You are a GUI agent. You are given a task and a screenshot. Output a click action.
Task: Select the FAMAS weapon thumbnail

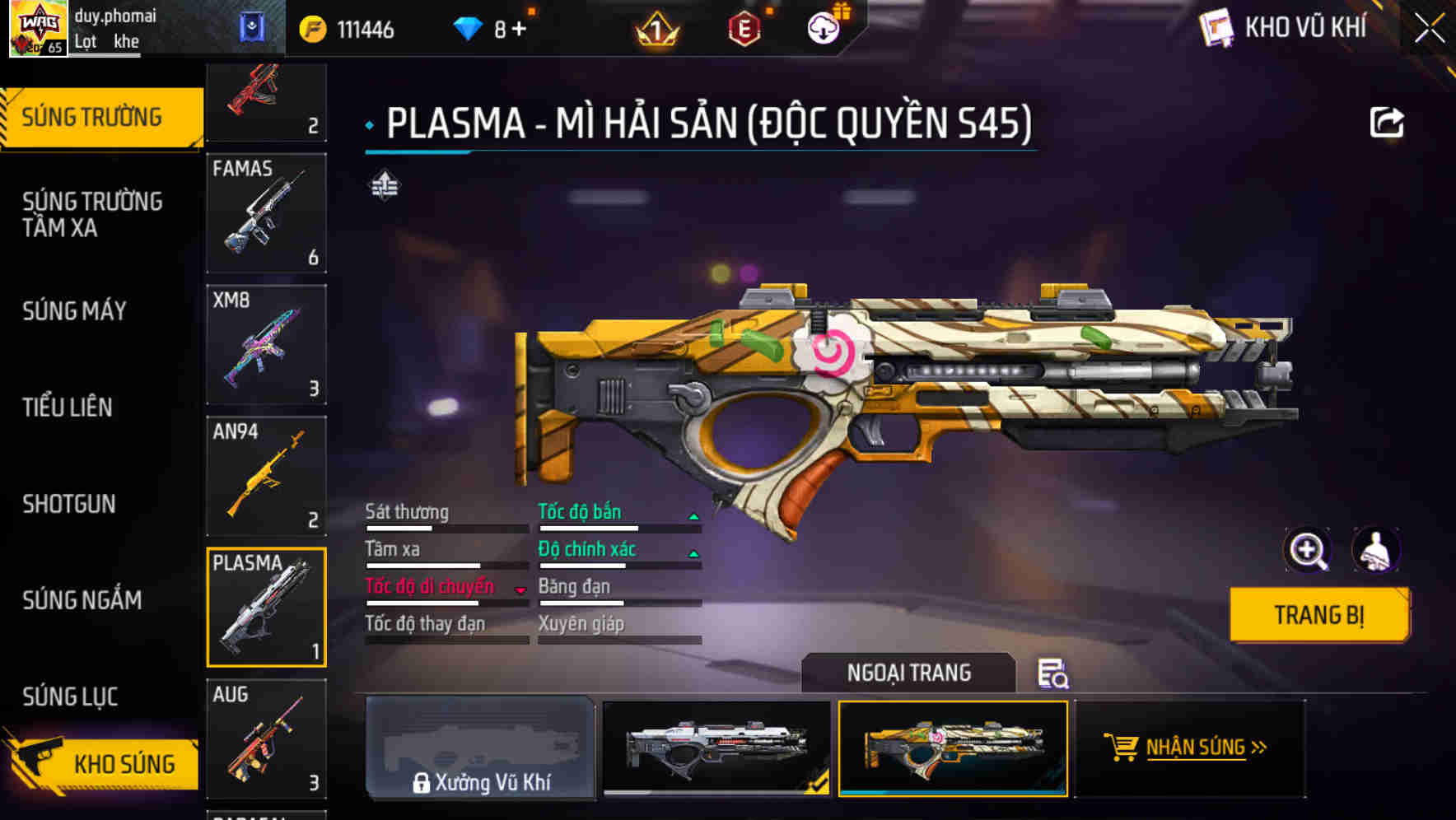pyautogui.click(x=267, y=214)
